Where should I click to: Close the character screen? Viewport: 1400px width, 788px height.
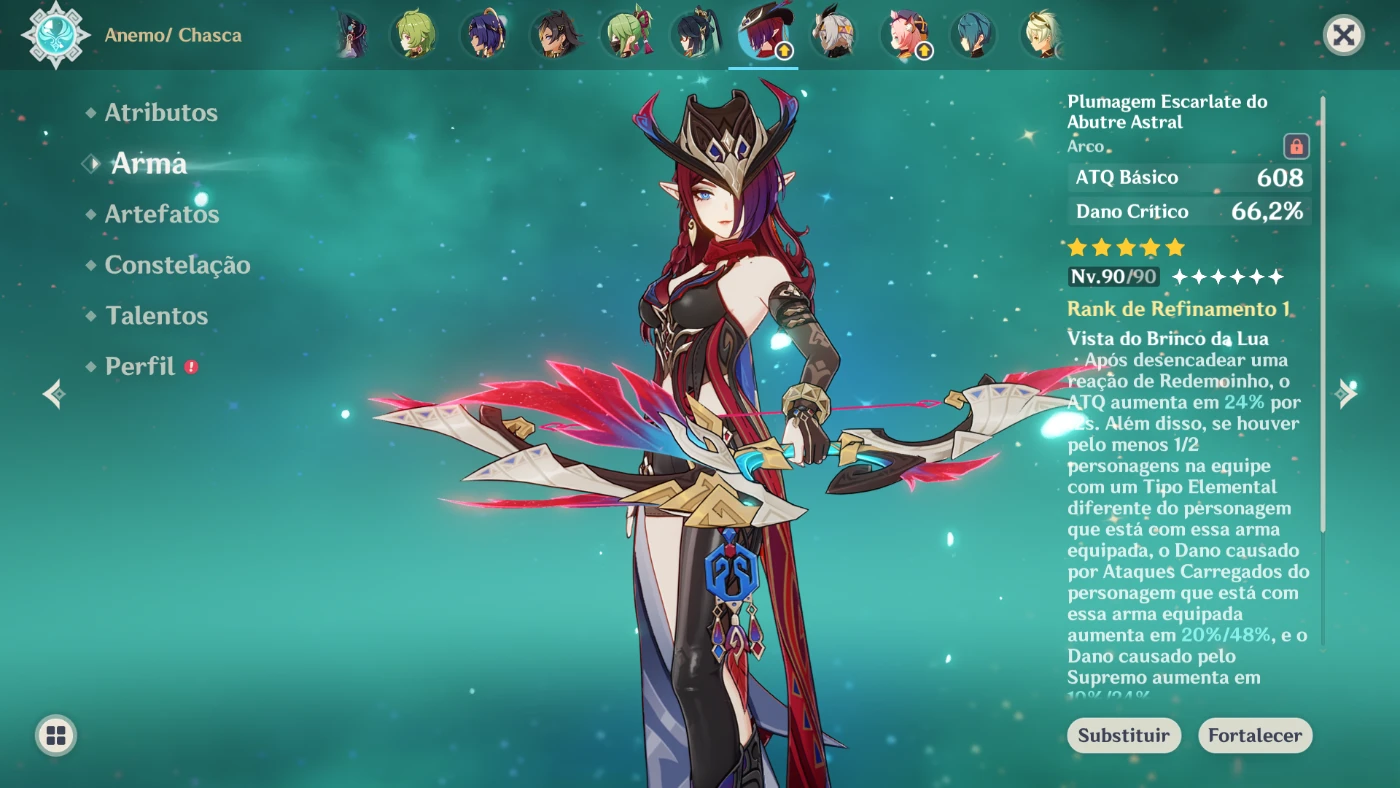pyautogui.click(x=1343, y=36)
